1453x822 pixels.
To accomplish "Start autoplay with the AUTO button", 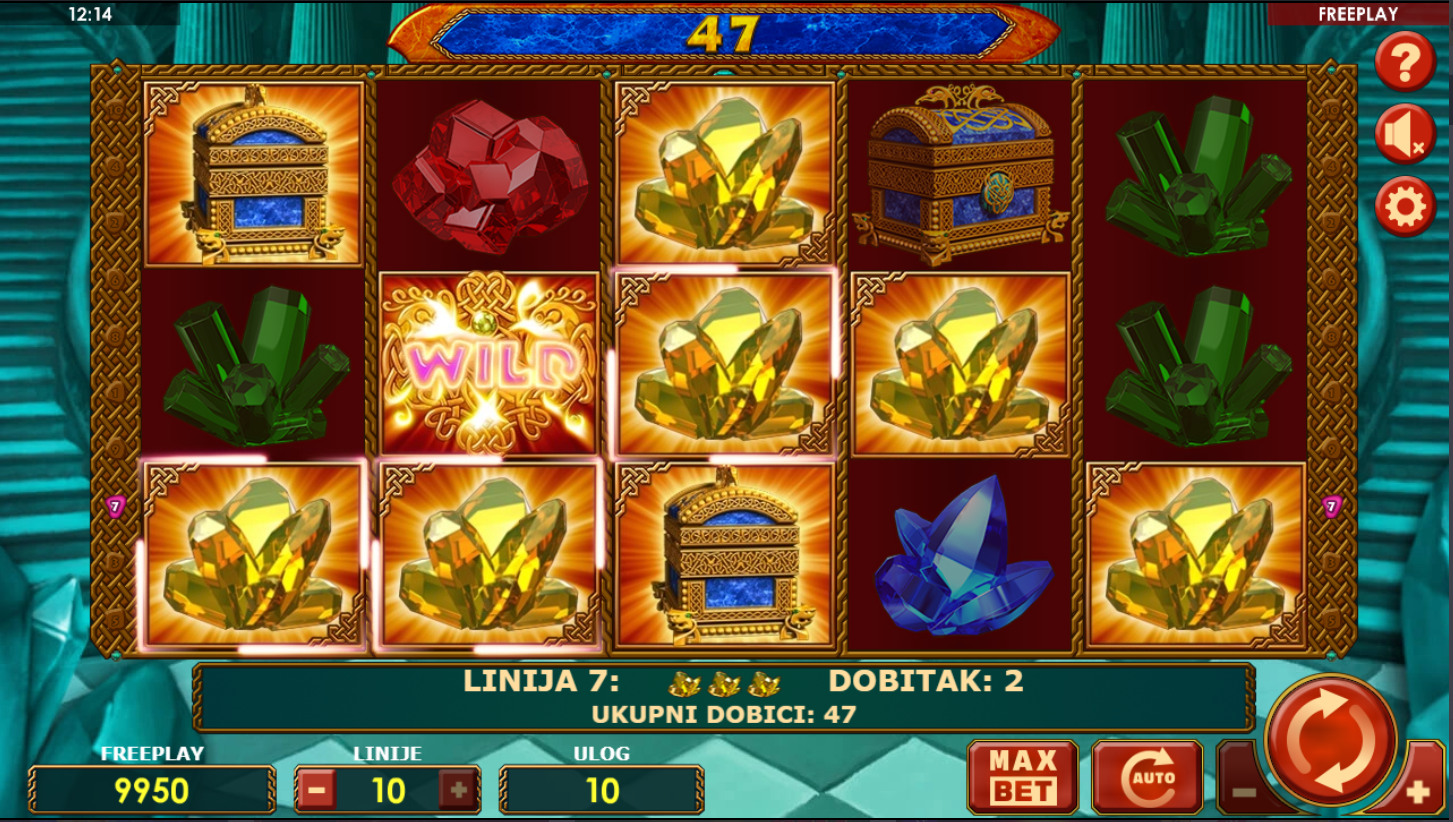I will click(1147, 777).
